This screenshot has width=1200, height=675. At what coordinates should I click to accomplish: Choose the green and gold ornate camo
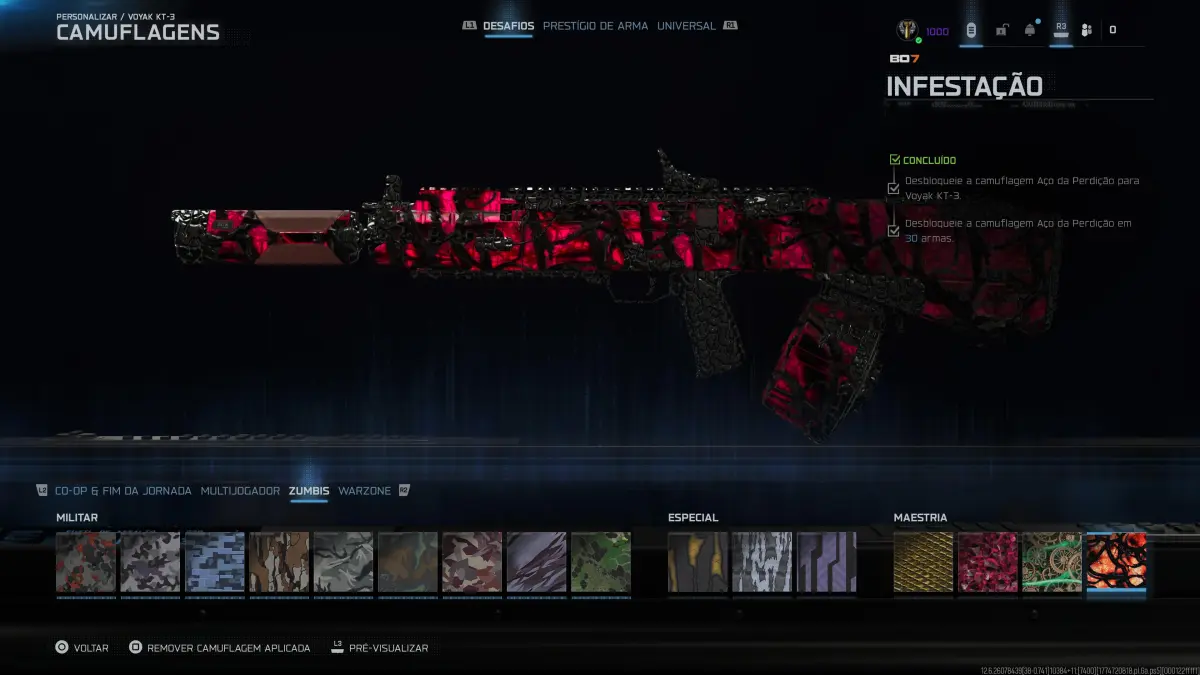pos(1052,562)
